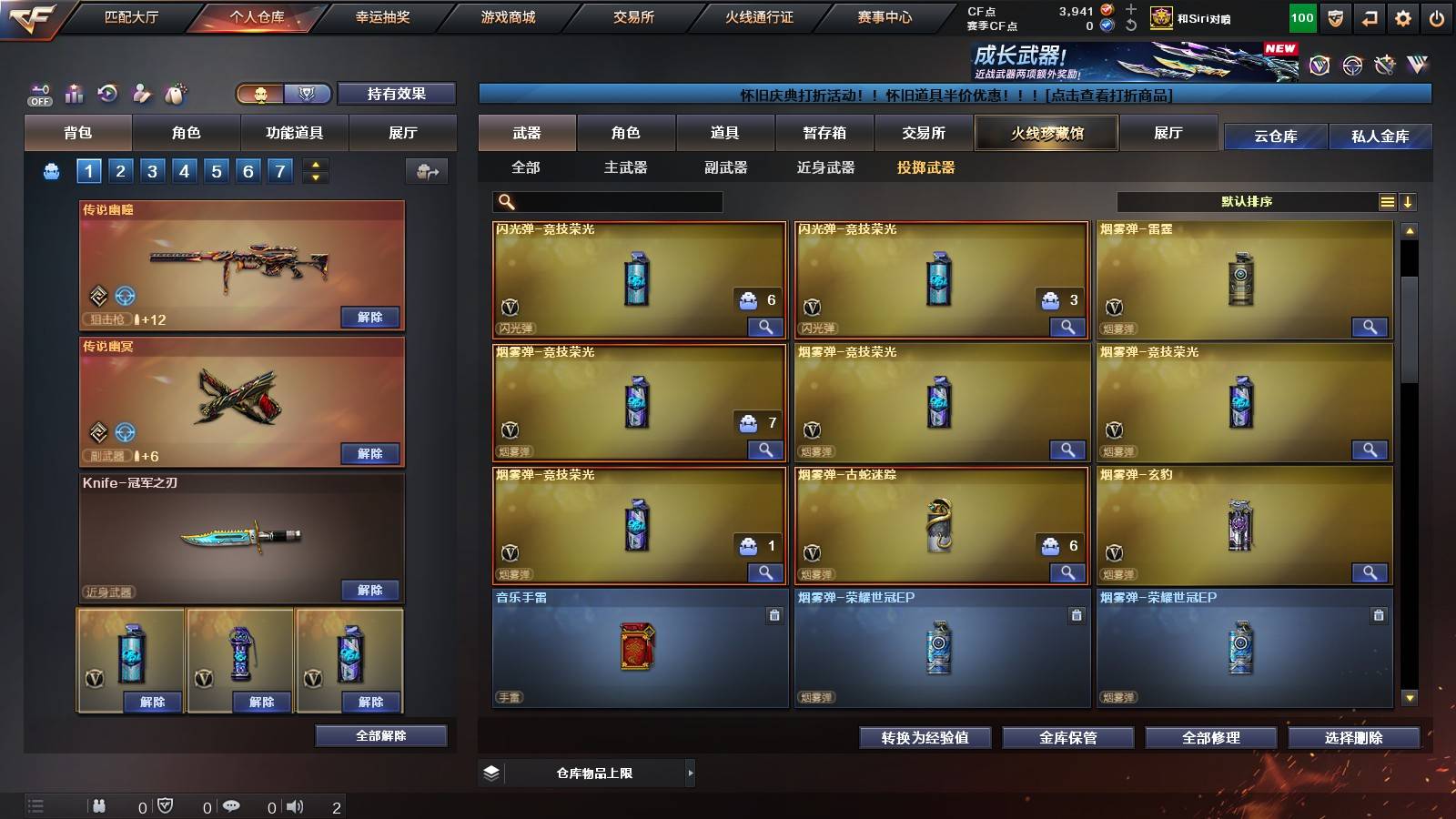The width and height of the screenshot is (1456, 819).
Task: Click the 全部解除 button below equipped items
Action: [x=379, y=735]
